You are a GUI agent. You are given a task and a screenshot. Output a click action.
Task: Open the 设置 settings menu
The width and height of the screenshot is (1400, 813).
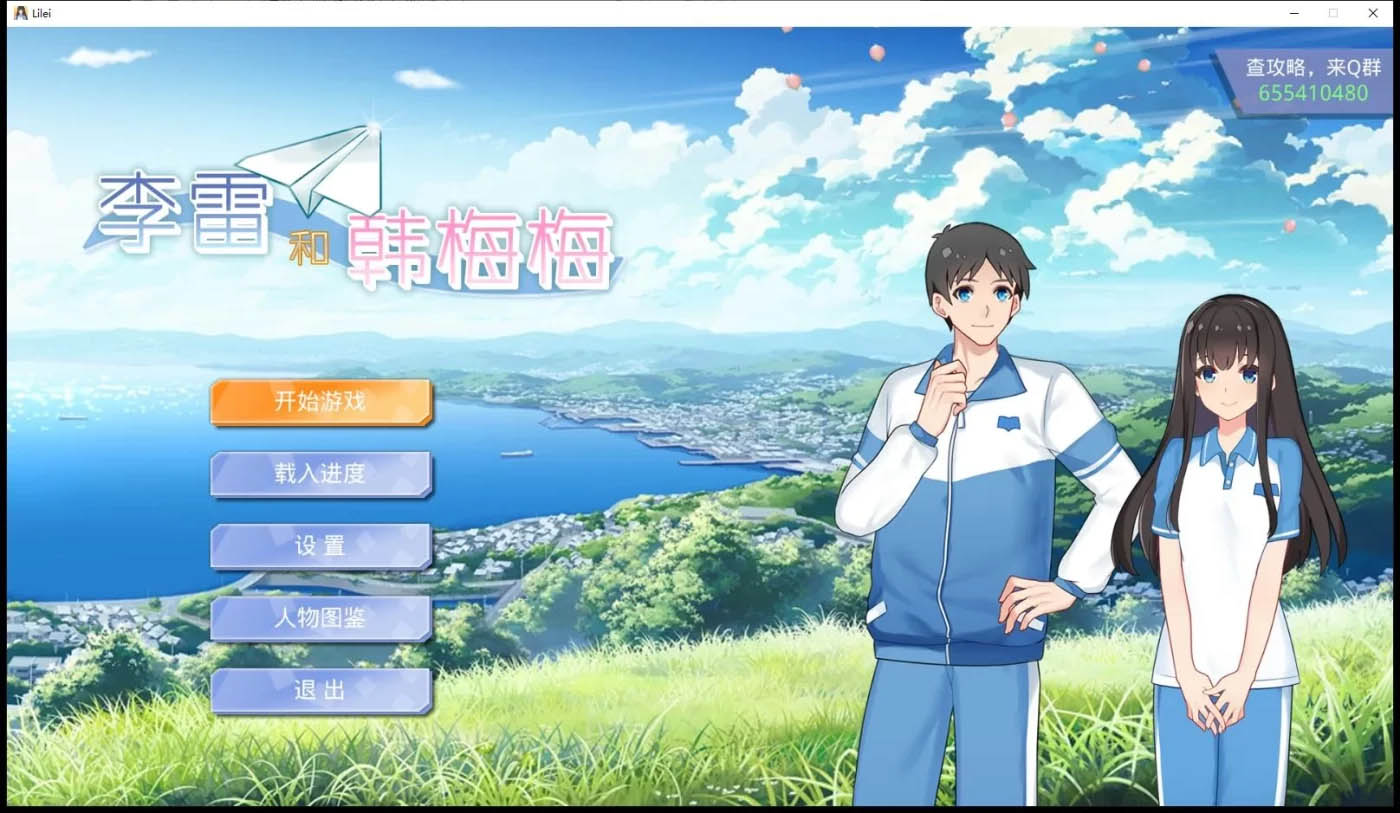320,546
